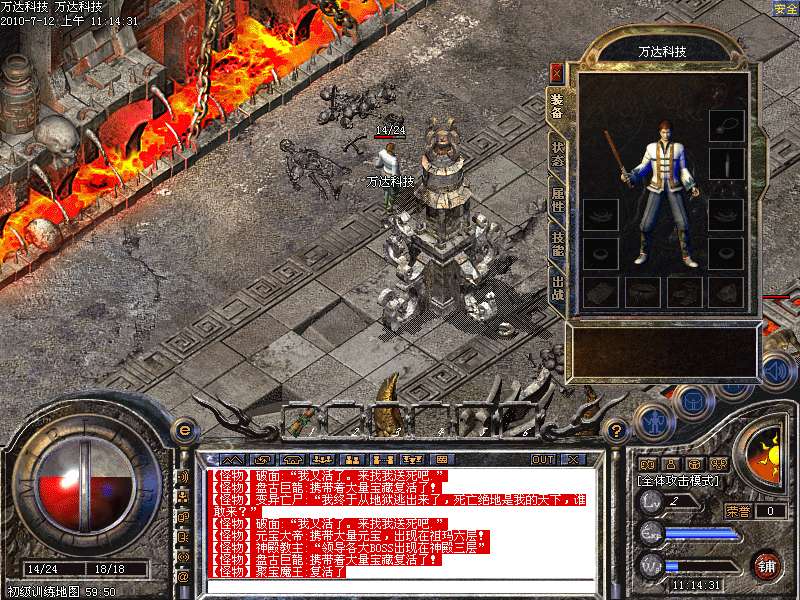Toggle the 全体攻击模式 attack mode label
The width and height of the screenshot is (800, 600).
coord(676,481)
